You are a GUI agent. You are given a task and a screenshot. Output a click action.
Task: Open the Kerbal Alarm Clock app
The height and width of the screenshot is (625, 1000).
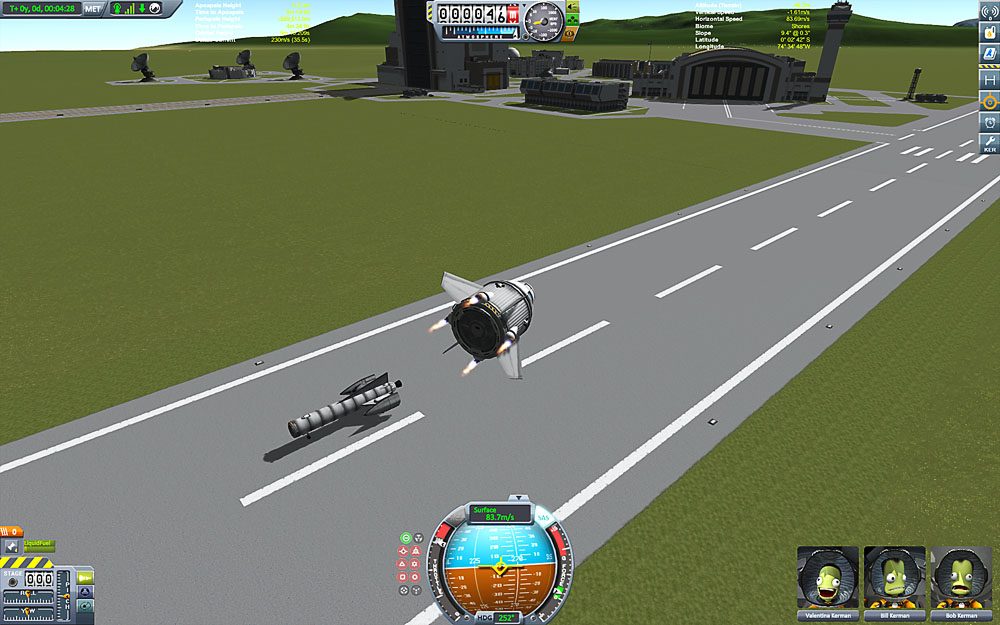(989, 123)
